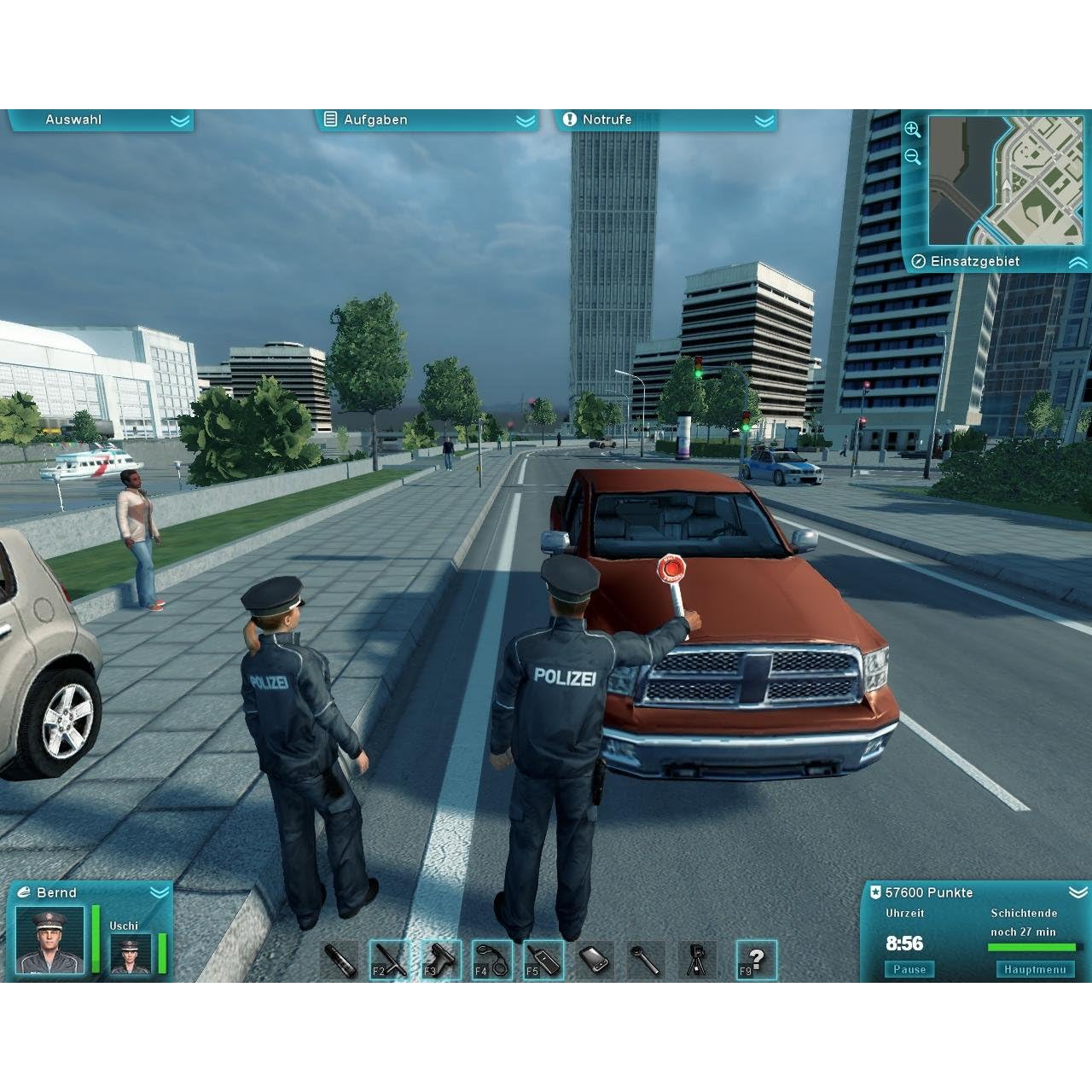Select the speed camera tripod tool
The width and height of the screenshot is (1092, 1092).
[x=697, y=961]
